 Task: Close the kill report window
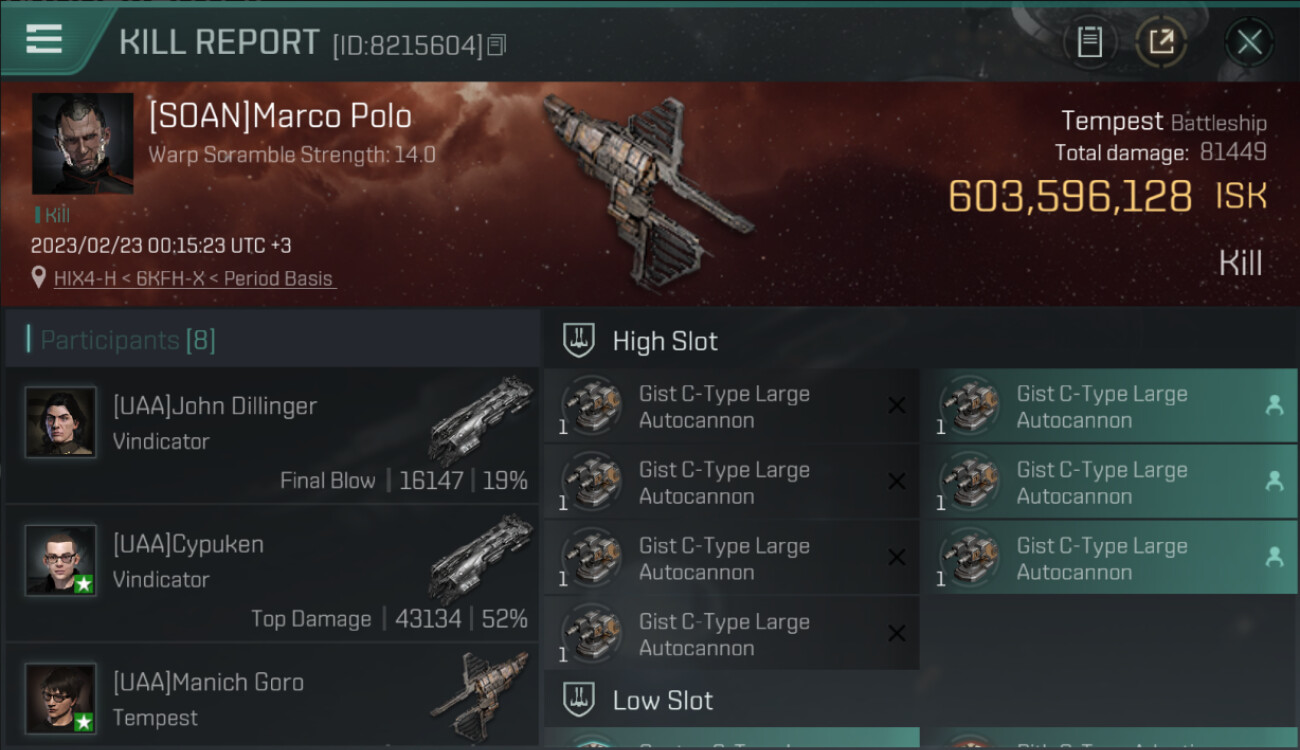(1249, 42)
